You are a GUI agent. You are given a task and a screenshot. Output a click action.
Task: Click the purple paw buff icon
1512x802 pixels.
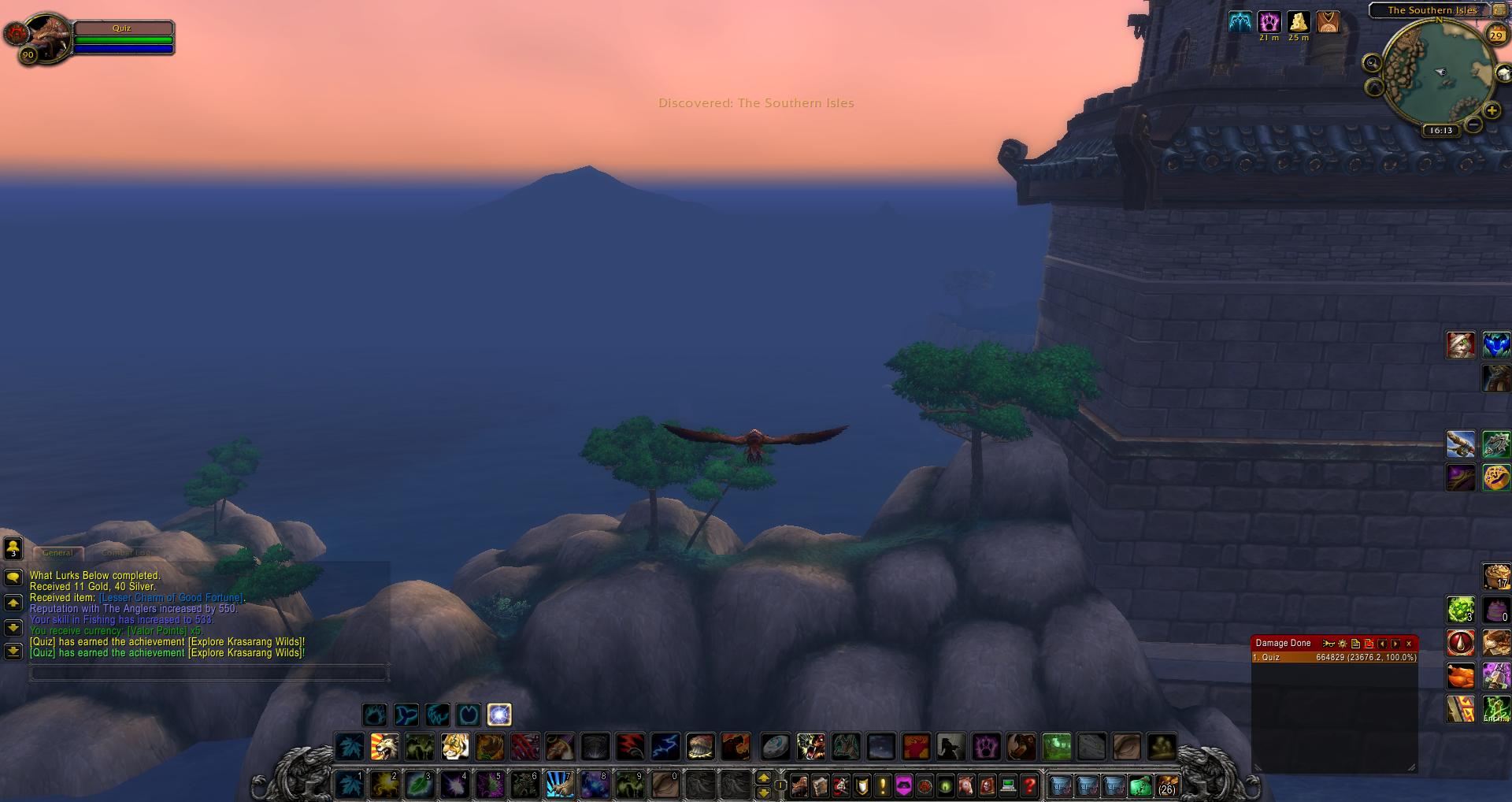(x=1269, y=22)
